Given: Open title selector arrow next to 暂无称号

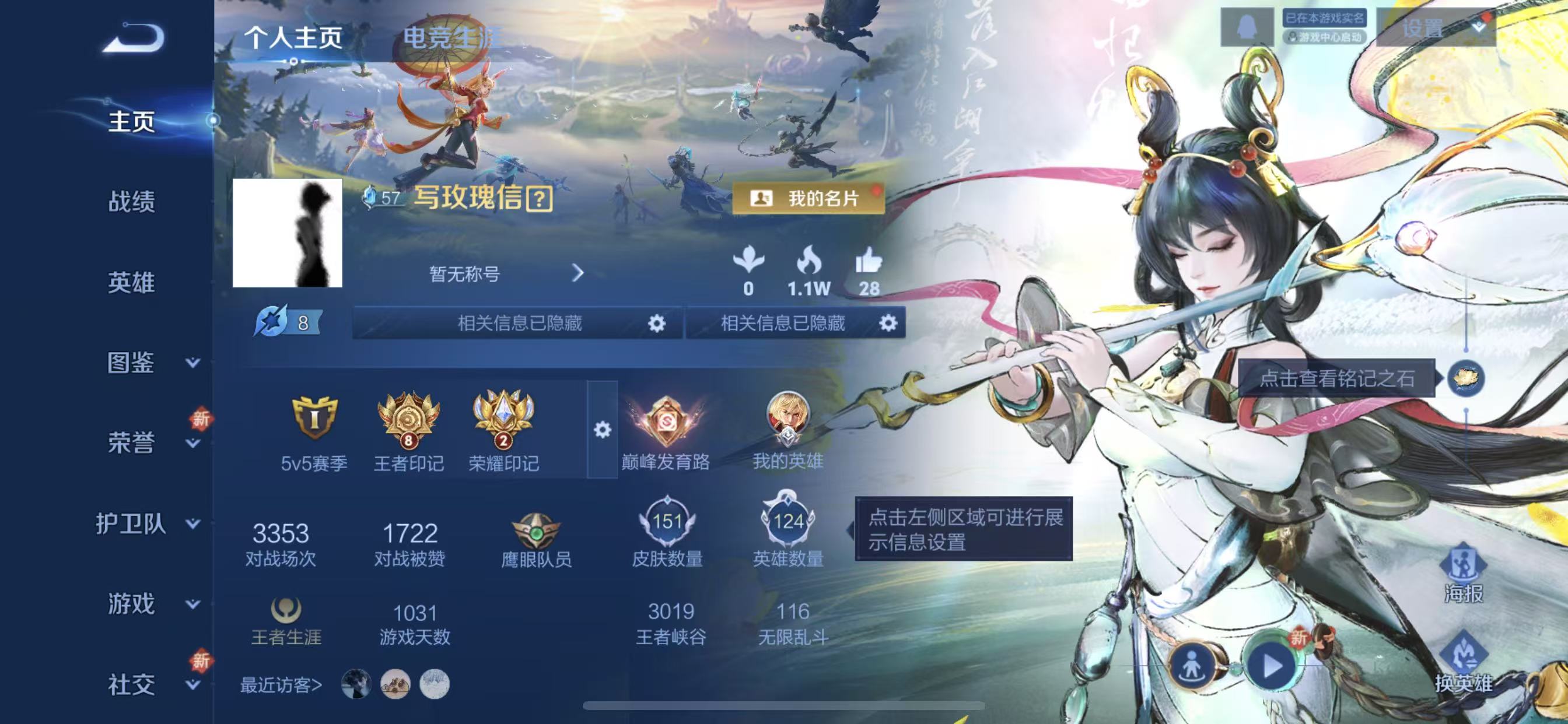Looking at the screenshot, I should (579, 274).
